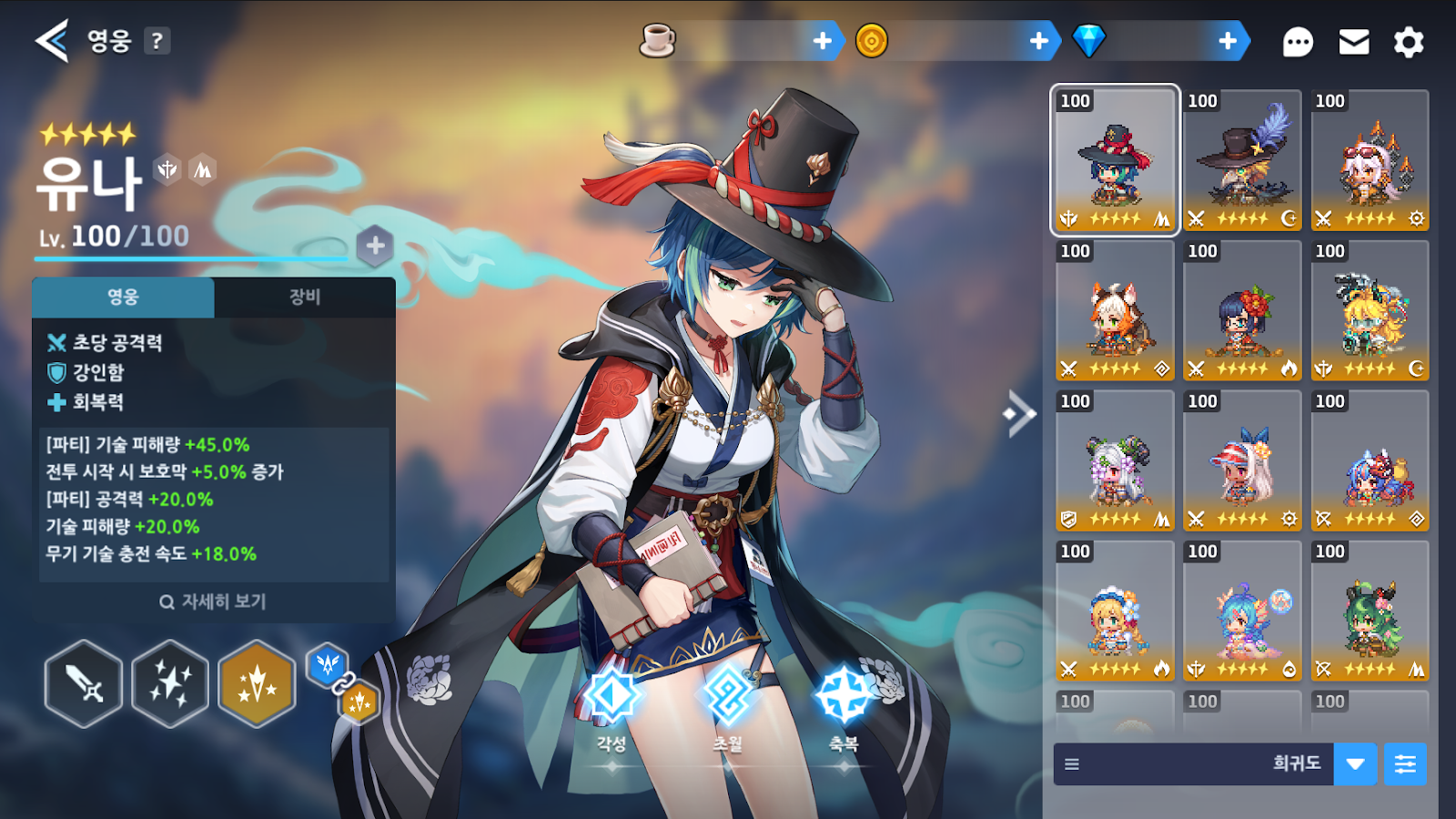The image size is (1456, 819).
Task: Switch to the 장비 equipment tab
Action: [x=305, y=297]
